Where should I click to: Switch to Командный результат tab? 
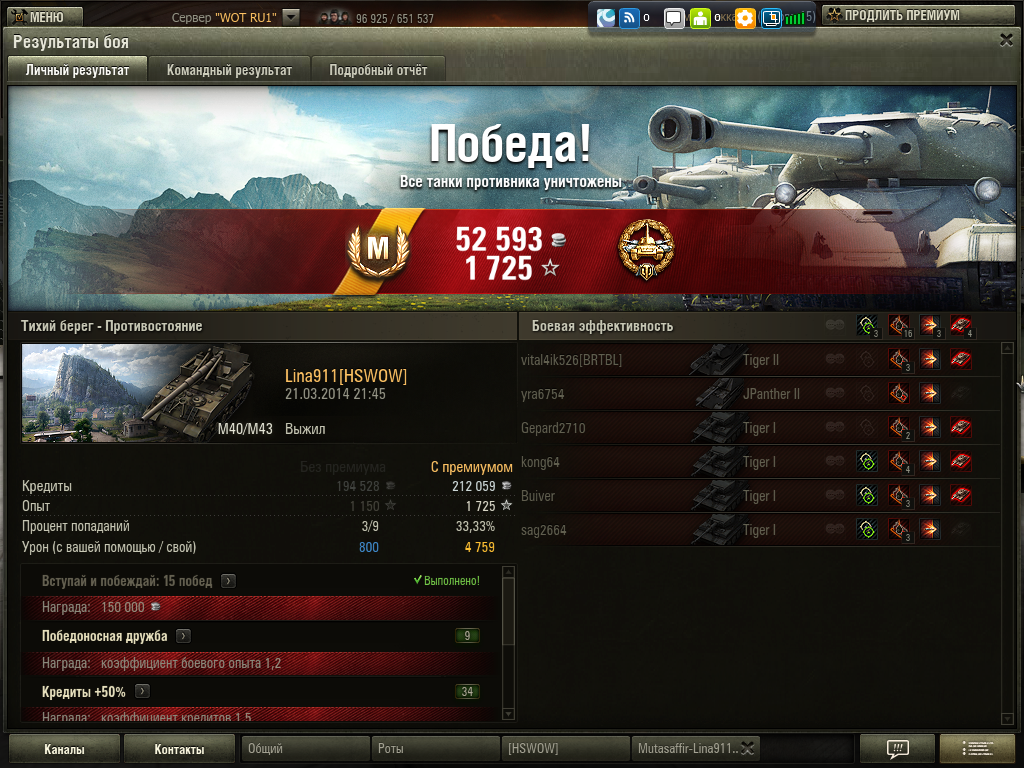coord(229,70)
